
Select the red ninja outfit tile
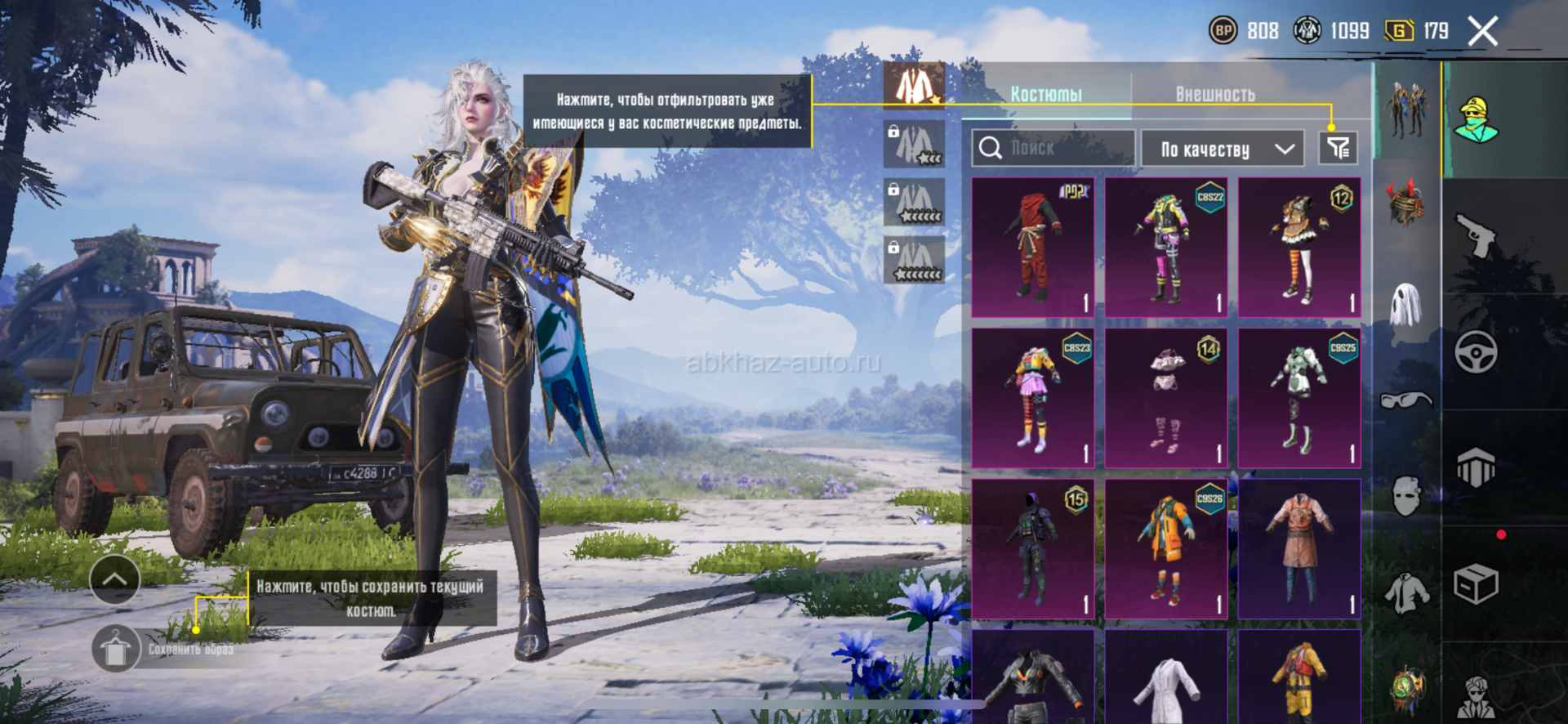tap(1033, 247)
